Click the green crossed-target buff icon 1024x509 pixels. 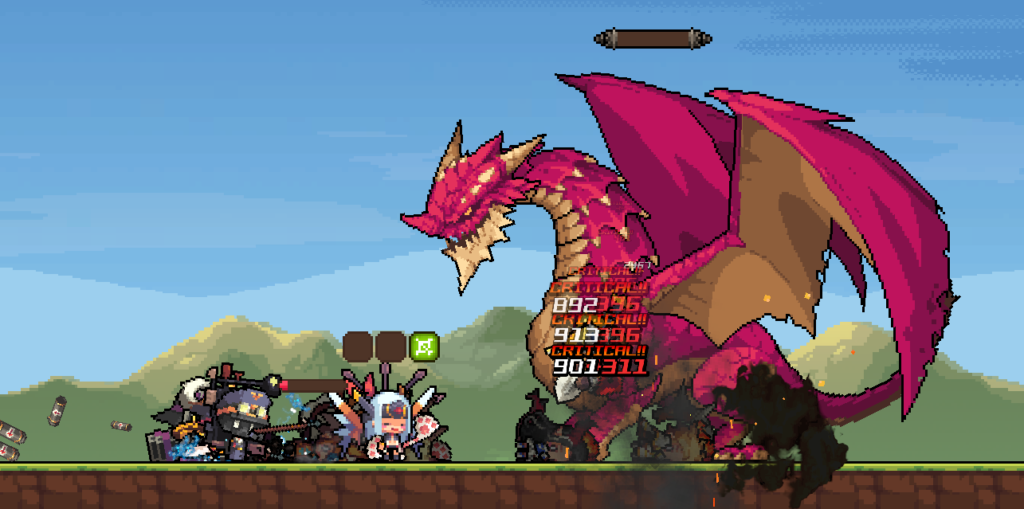point(424,347)
